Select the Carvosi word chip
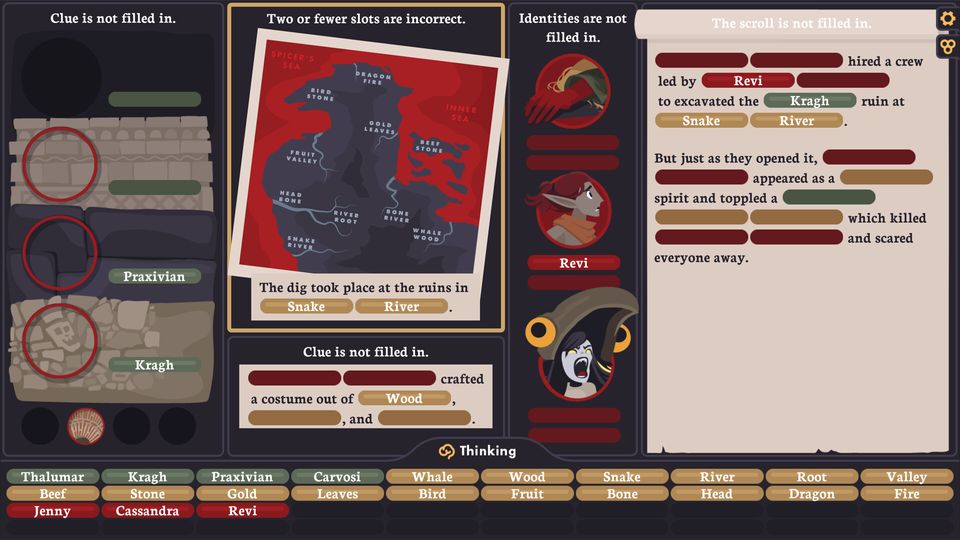The height and width of the screenshot is (540, 960). click(x=337, y=477)
